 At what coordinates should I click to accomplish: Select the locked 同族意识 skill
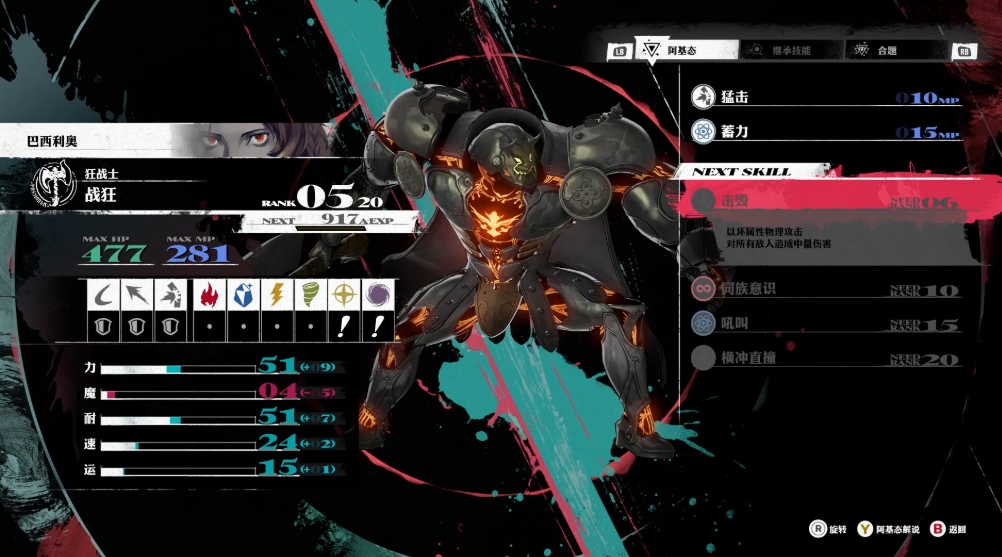pyautogui.click(x=825, y=290)
